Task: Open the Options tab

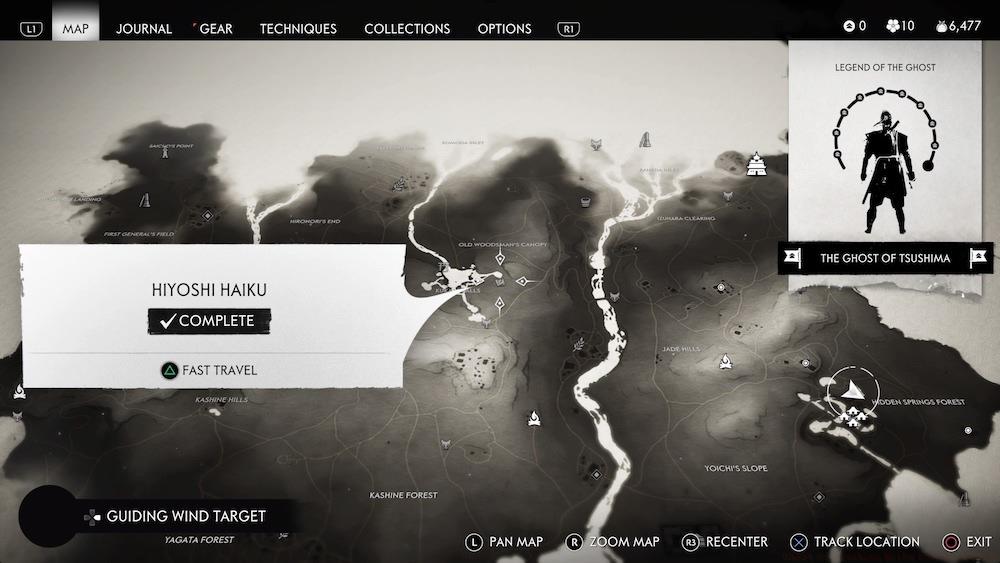Action: [x=504, y=28]
